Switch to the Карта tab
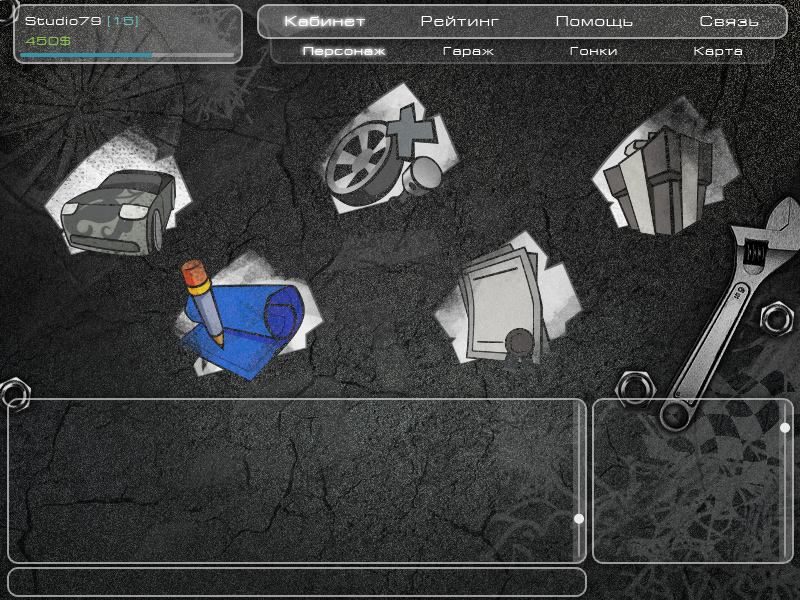This screenshot has width=800, height=600. (718, 51)
